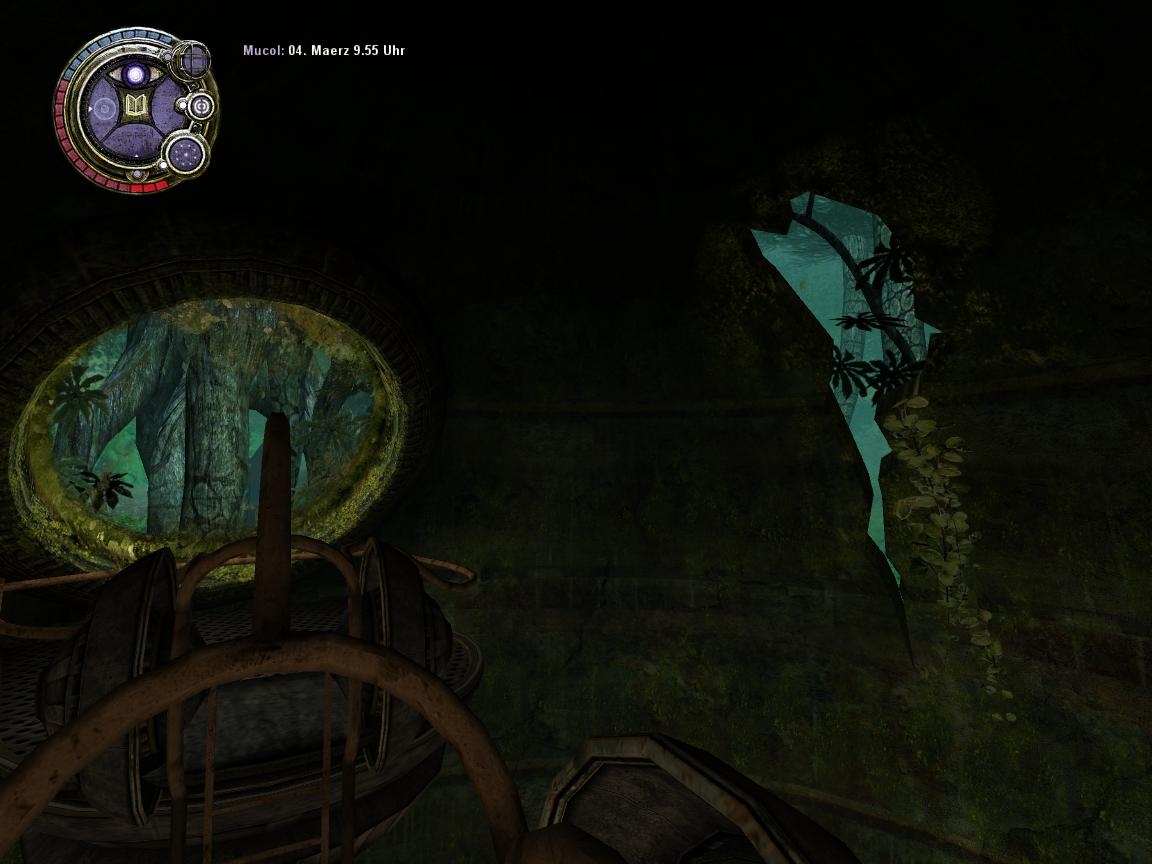Activate the dotted circle button on the KI
Viewport: 1152px width, 864px height.
[186, 153]
